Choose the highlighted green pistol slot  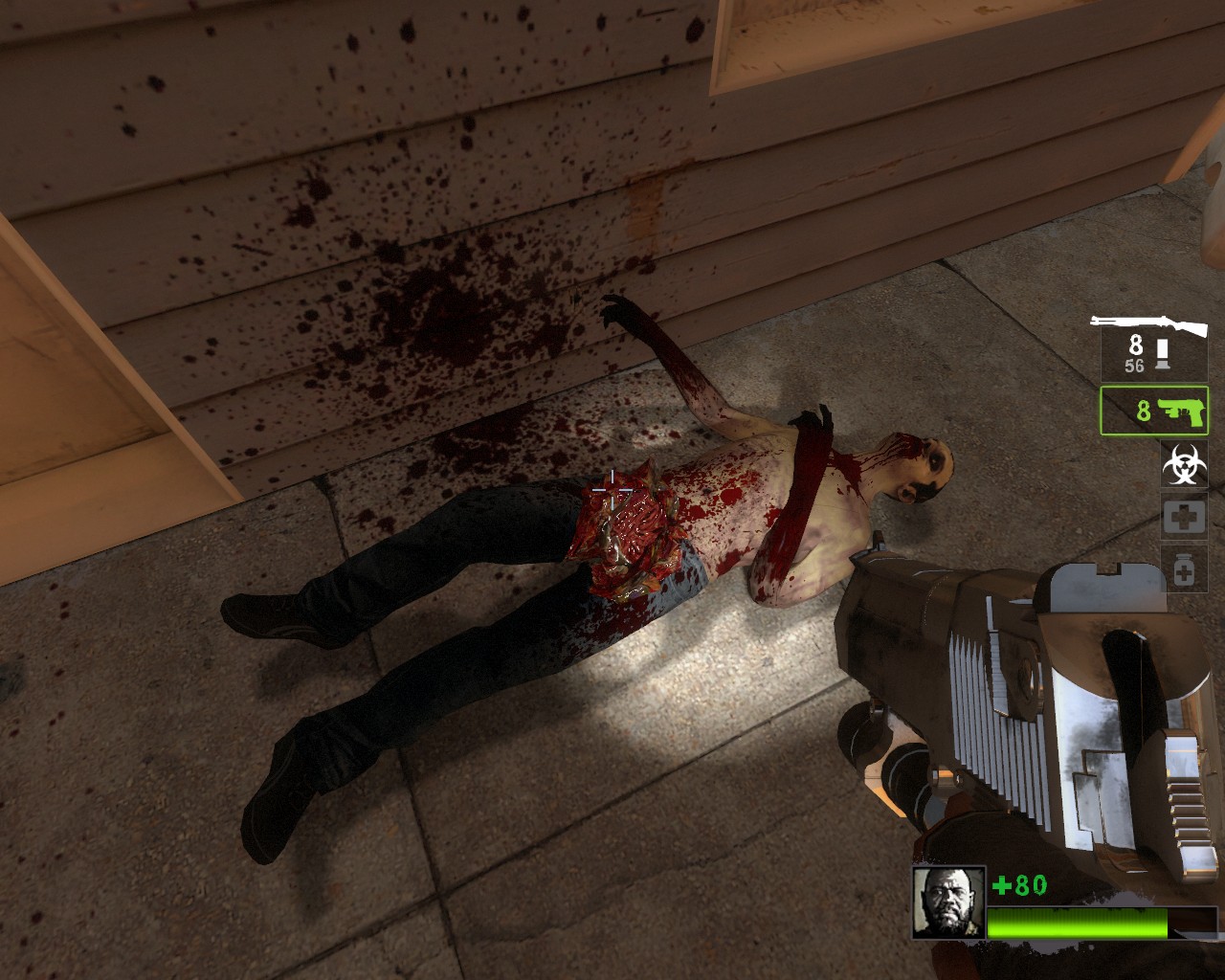[1154, 411]
